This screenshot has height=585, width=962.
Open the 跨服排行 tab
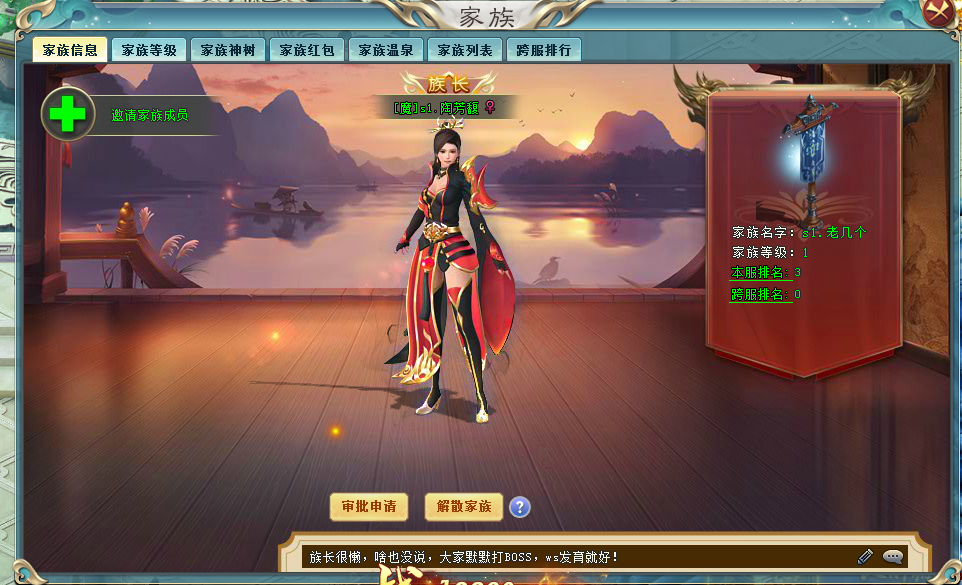click(544, 50)
